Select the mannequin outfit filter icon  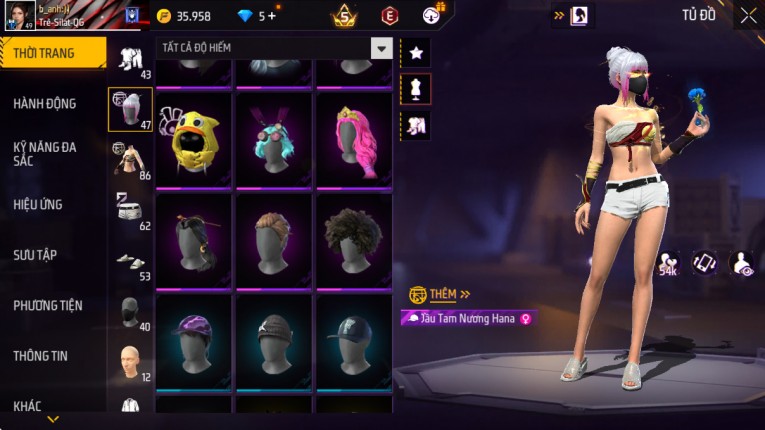tap(416, 88)
